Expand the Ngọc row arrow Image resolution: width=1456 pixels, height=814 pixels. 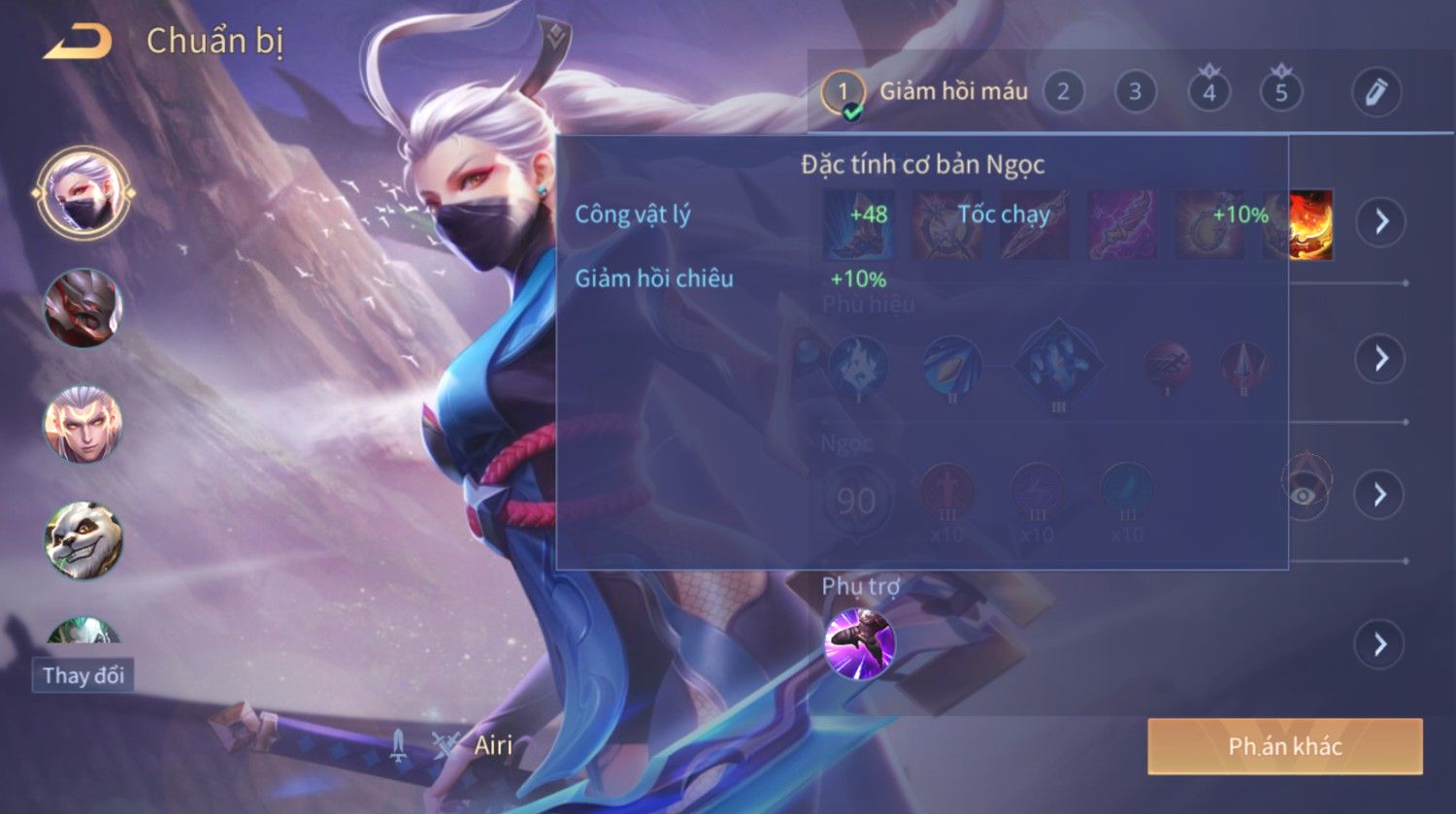pyautogui.click(x=1380, y=495)
